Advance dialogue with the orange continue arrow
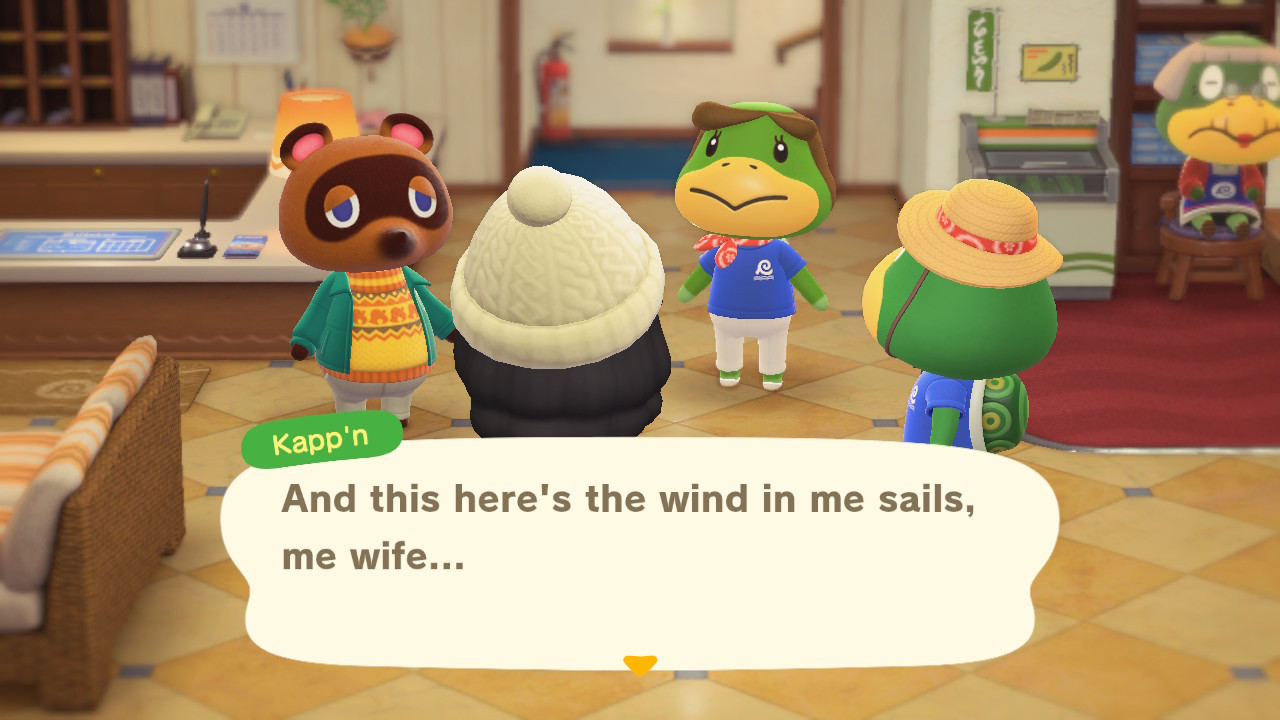Screen dimensions: 1280x720 [x=639, y=664]
